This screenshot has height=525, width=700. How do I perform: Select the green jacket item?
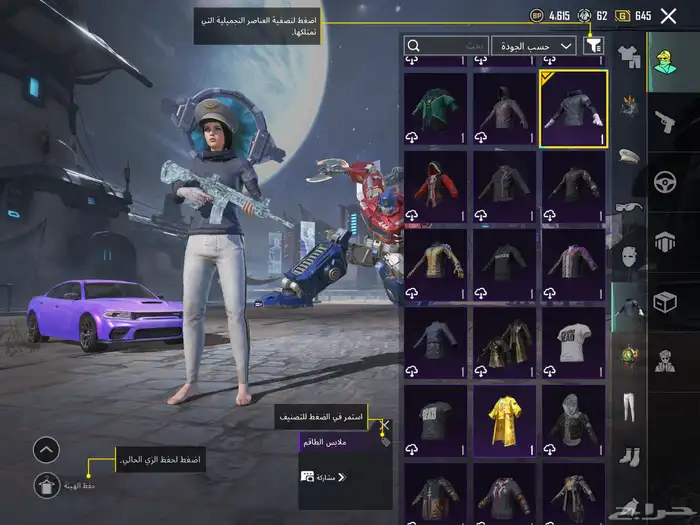435,109
